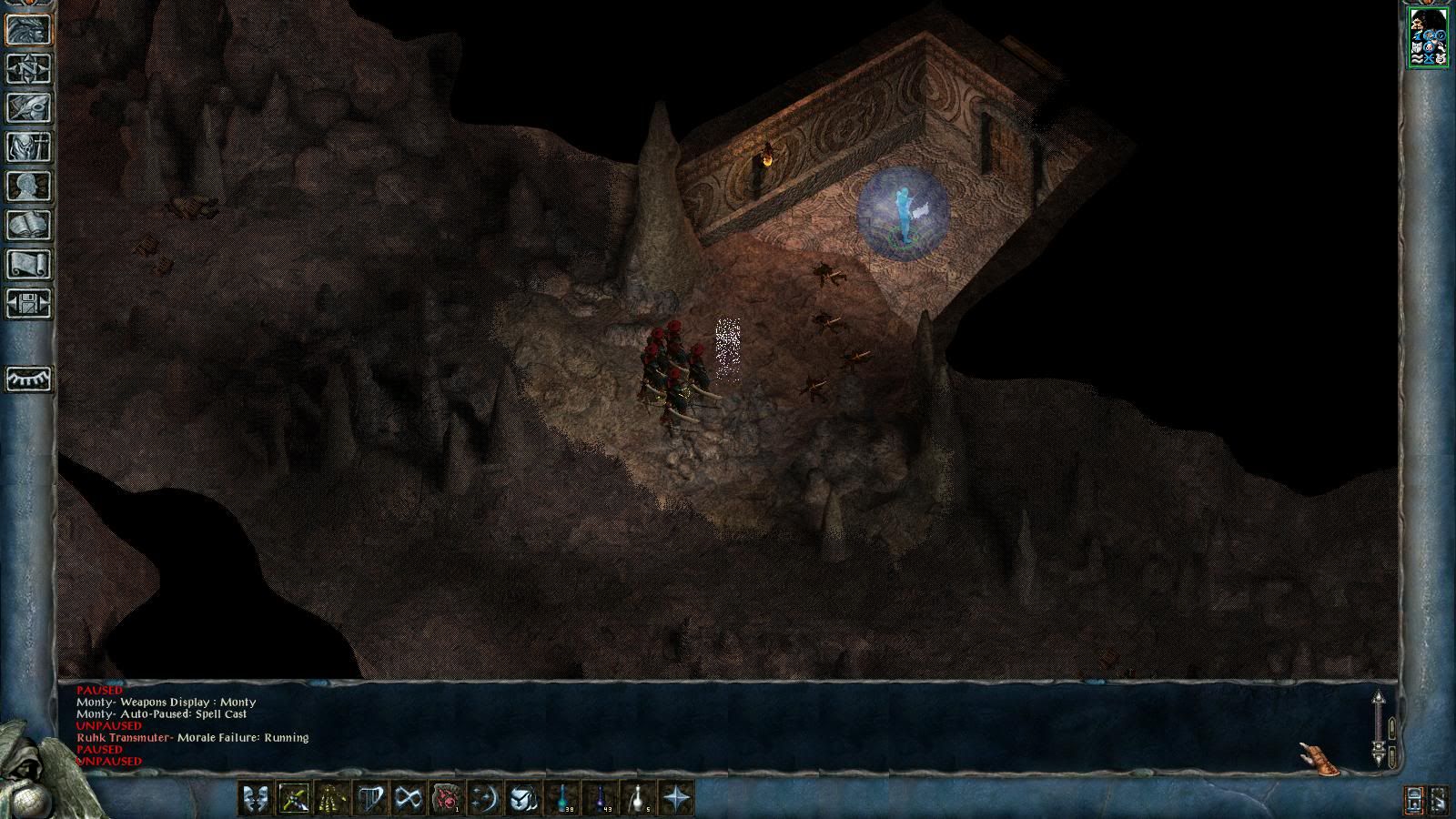The image size is (1456, 819).
Task: Open the area map with the compass button
Action: click(x=28, y=69)
